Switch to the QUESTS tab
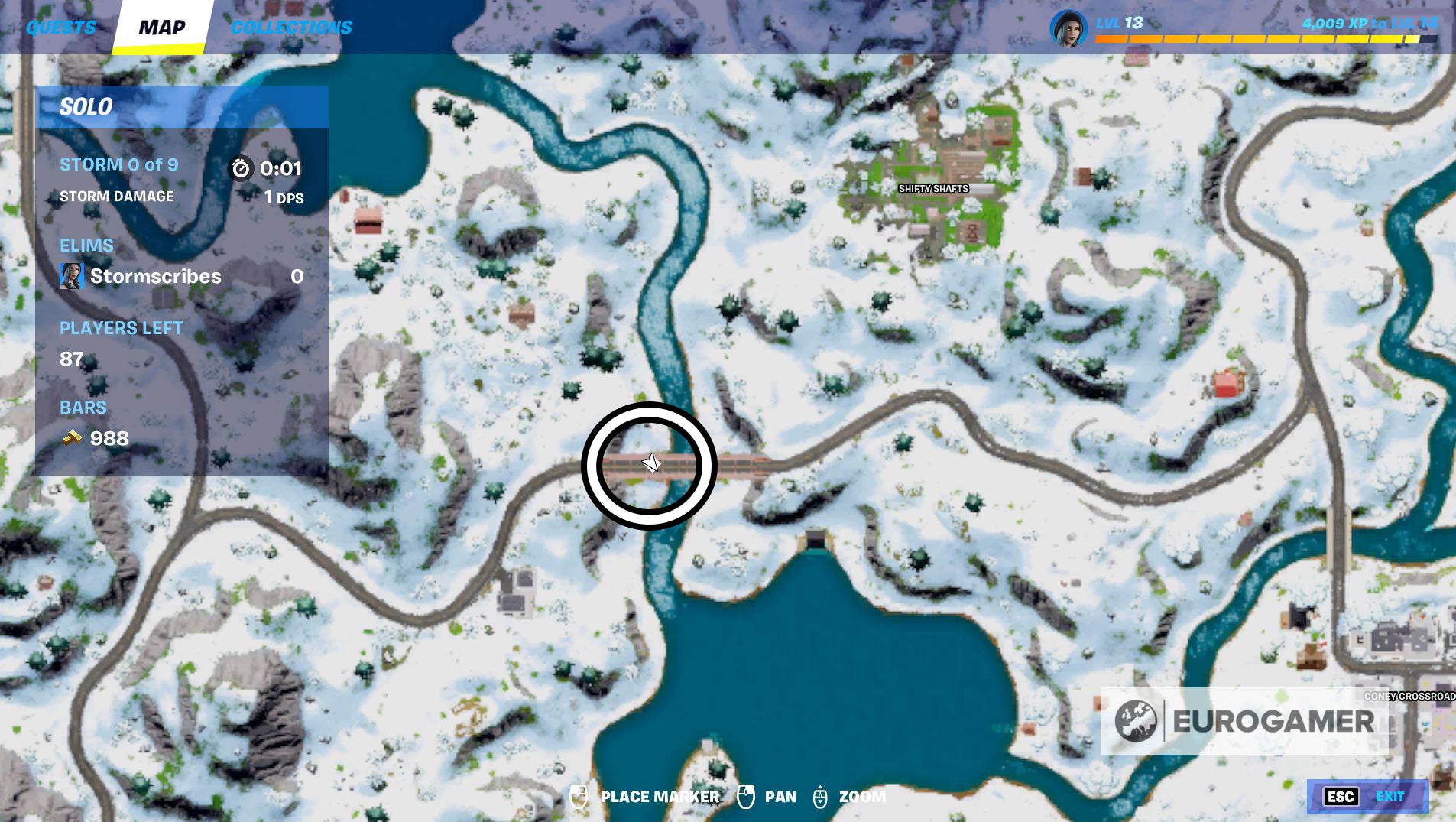This screenshot has width=1456, height=822. coord(61,28)
